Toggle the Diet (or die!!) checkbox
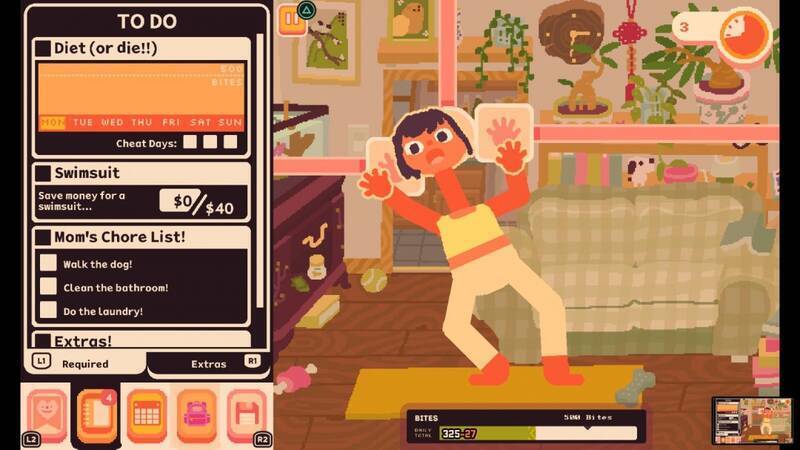This screenshot has height=450, width=800. coord(43,48)
